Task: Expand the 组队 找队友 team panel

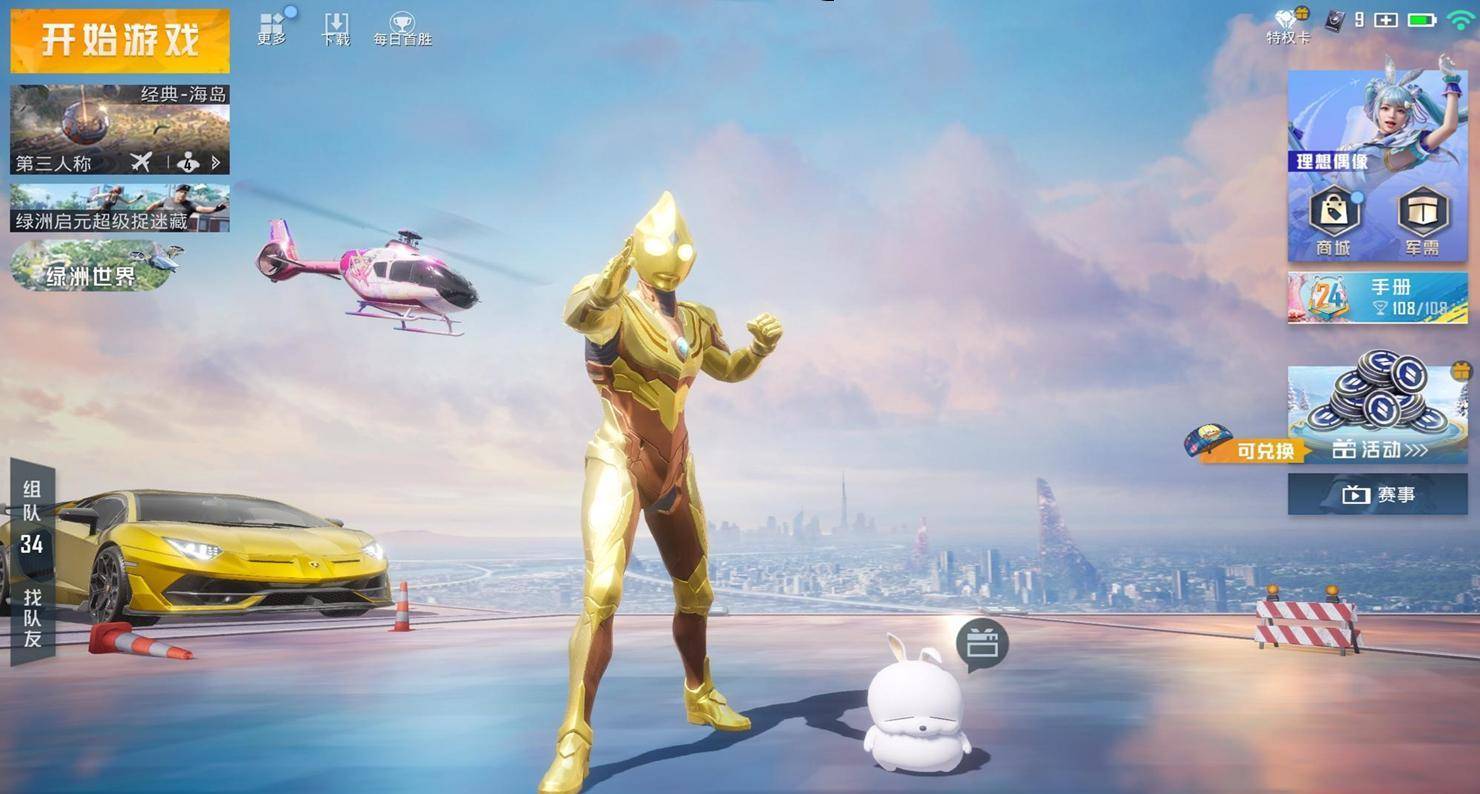Action: 32,560
